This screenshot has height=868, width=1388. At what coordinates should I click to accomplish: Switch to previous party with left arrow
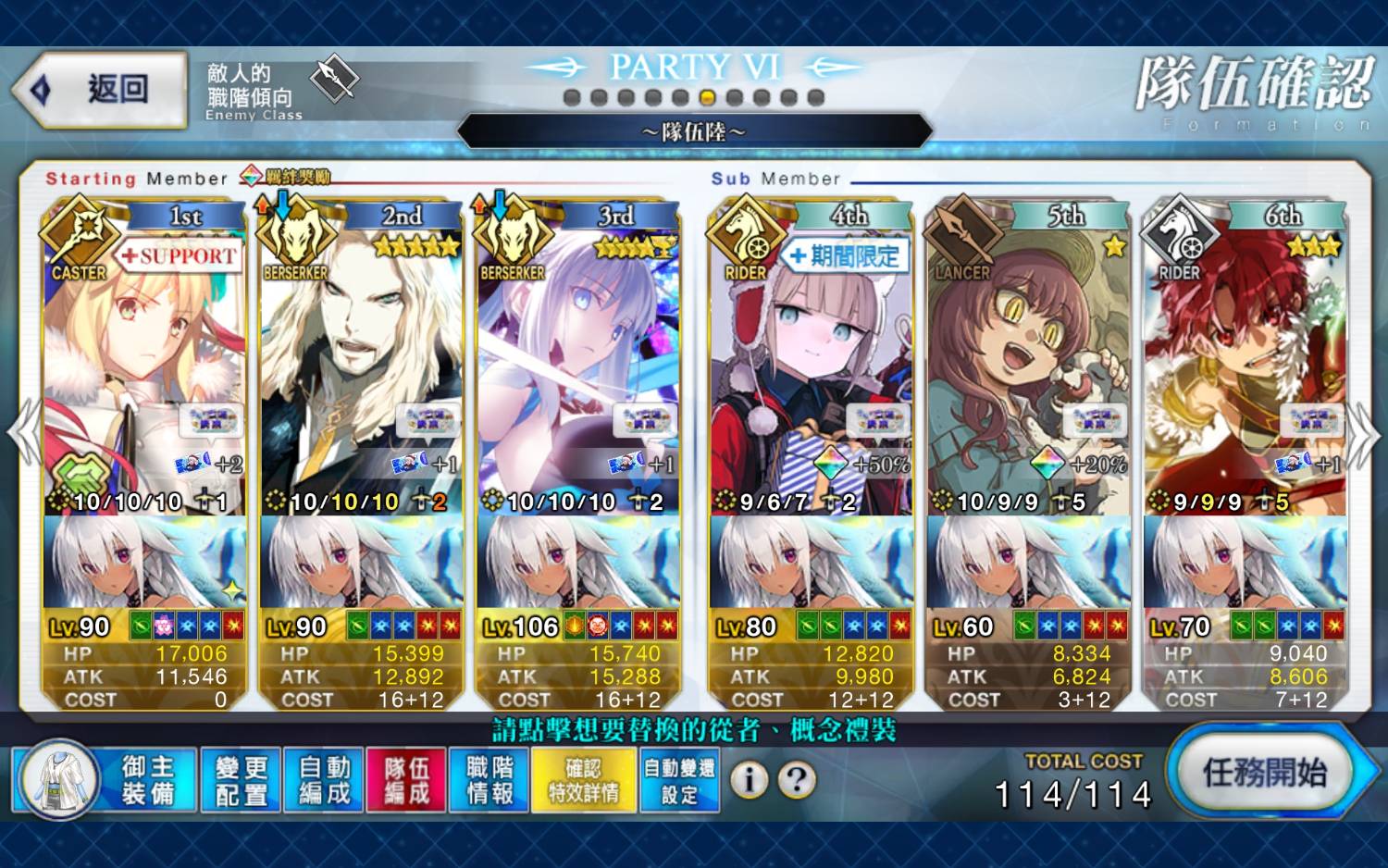(22, 433)
